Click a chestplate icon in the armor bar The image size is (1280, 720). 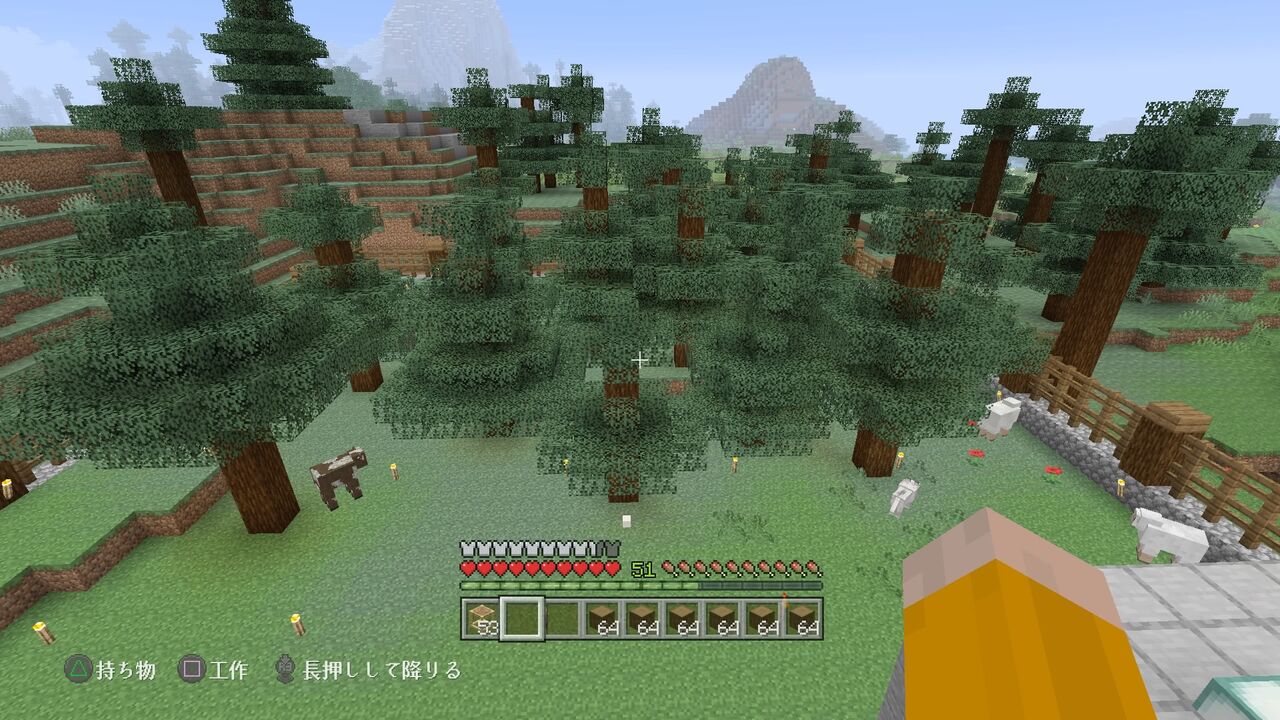tap(468, 548)
